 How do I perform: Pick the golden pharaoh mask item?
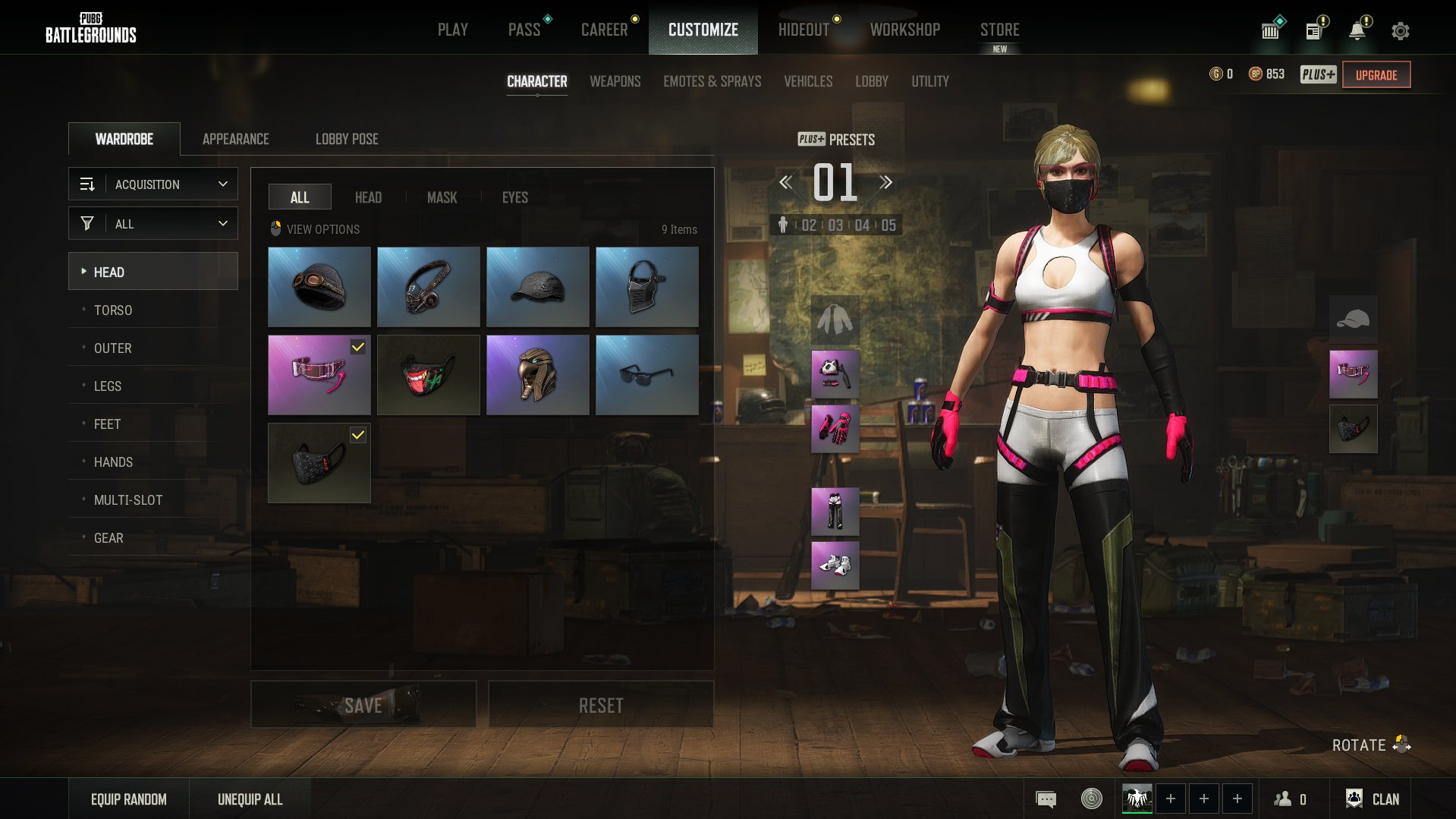(x=537, y=375)
